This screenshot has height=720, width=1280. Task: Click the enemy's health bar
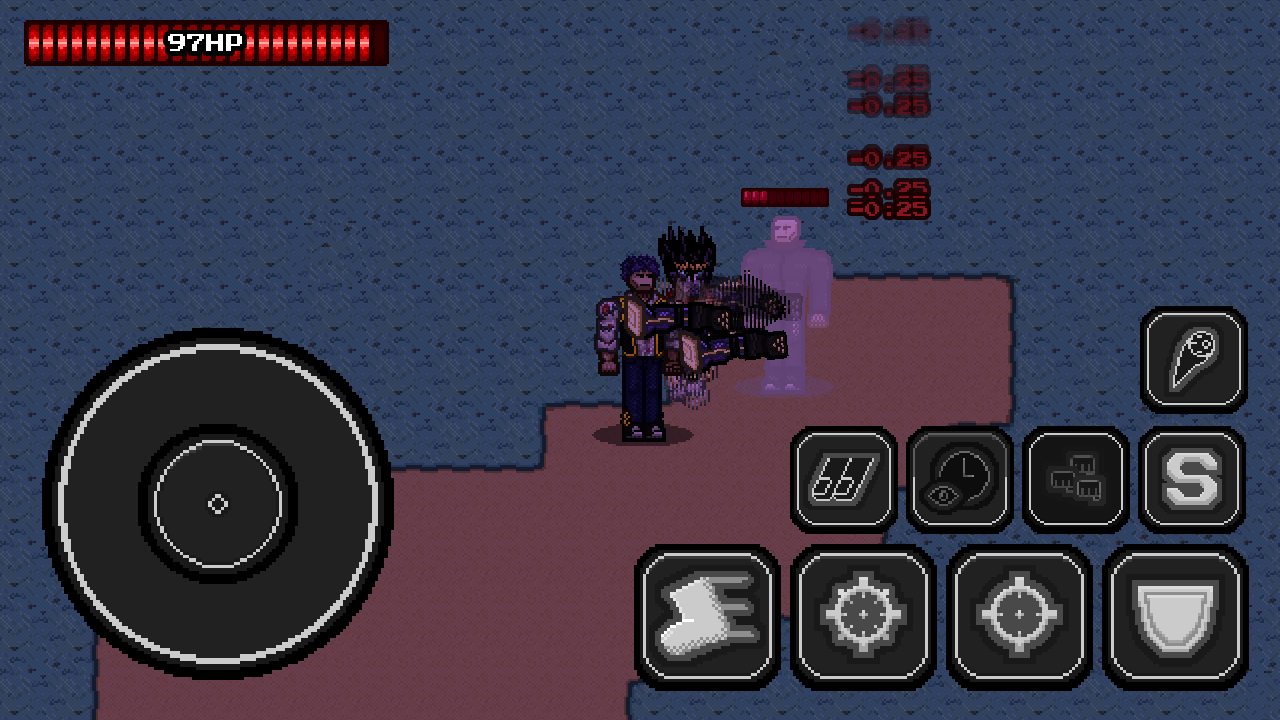(x=784, y=197)
